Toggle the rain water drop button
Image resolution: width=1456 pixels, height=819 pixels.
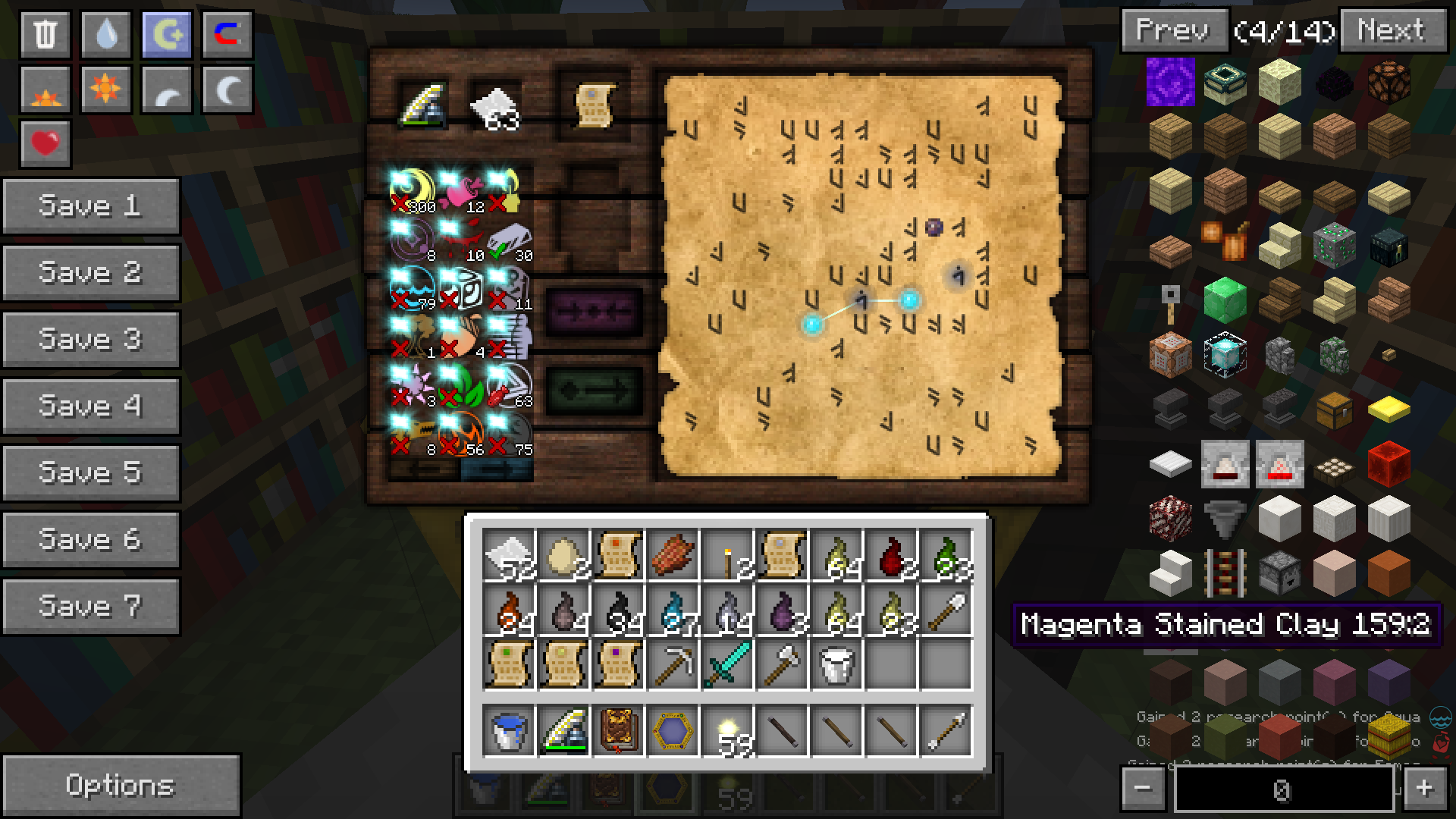tap(106, 35)
